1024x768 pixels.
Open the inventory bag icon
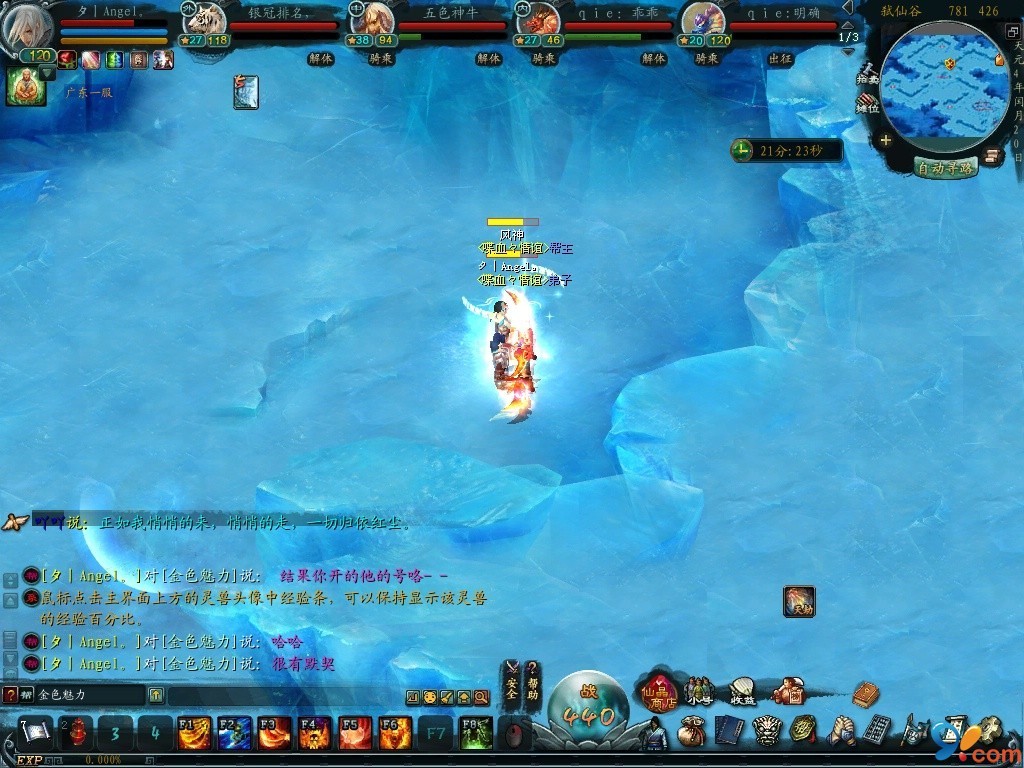[x=690, y=731]
